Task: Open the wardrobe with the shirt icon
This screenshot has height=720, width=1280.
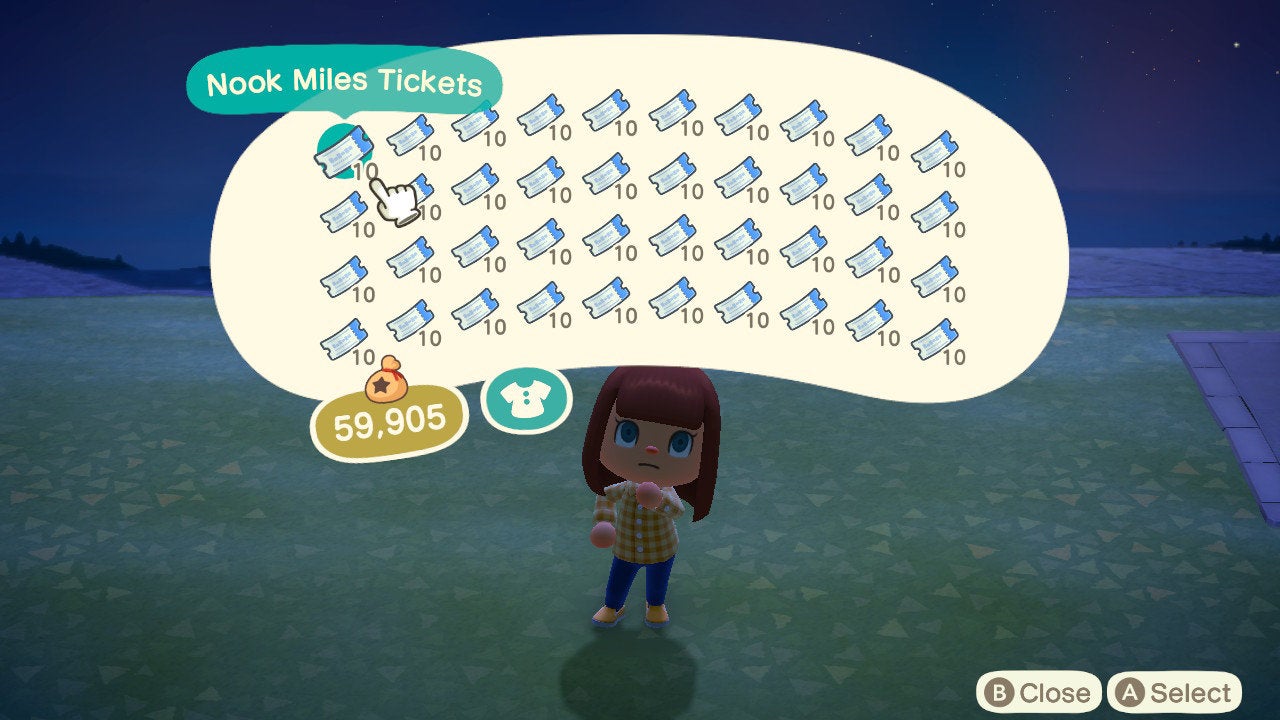Action: click(x=526, y=398)
